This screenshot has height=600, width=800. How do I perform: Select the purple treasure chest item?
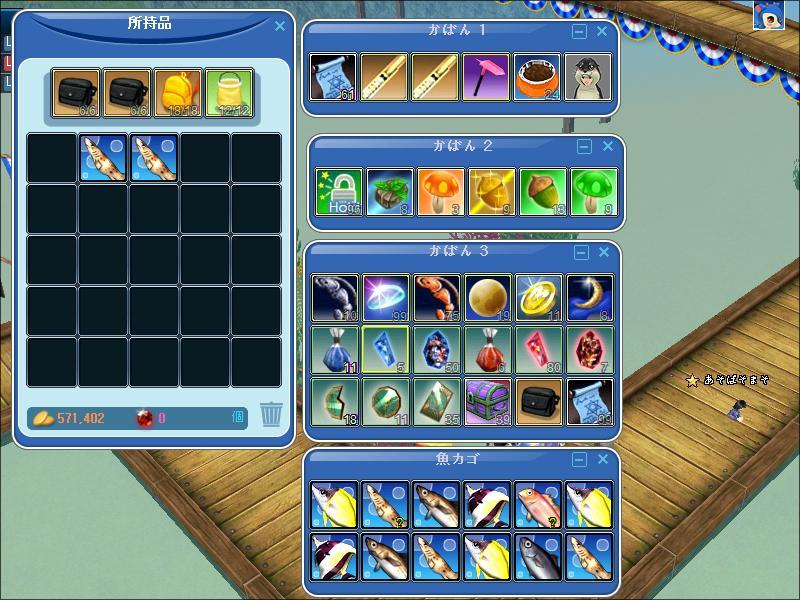(x=489, y=402)
